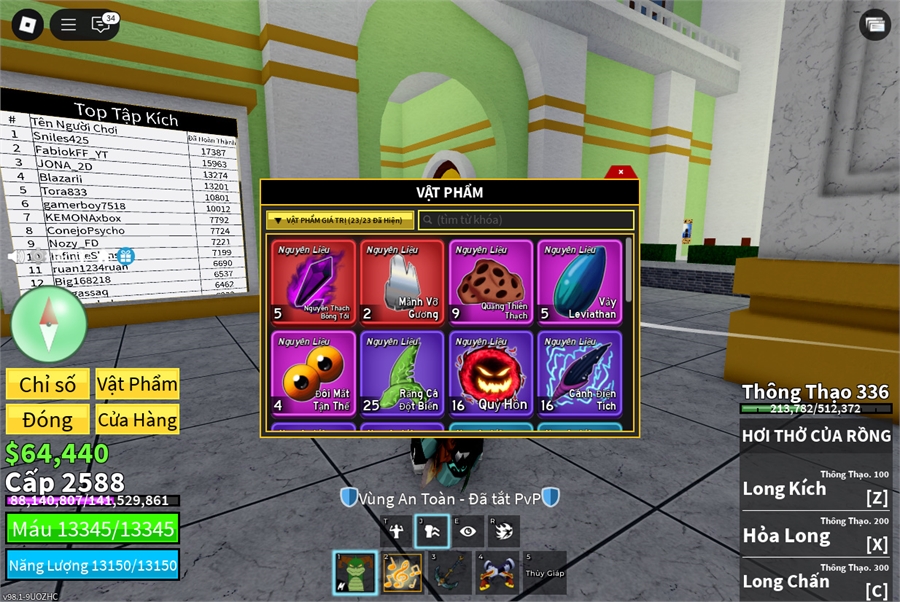900x602 pixels.
Task: Activate the eye-icon observation ability
Action: (467, 531)
